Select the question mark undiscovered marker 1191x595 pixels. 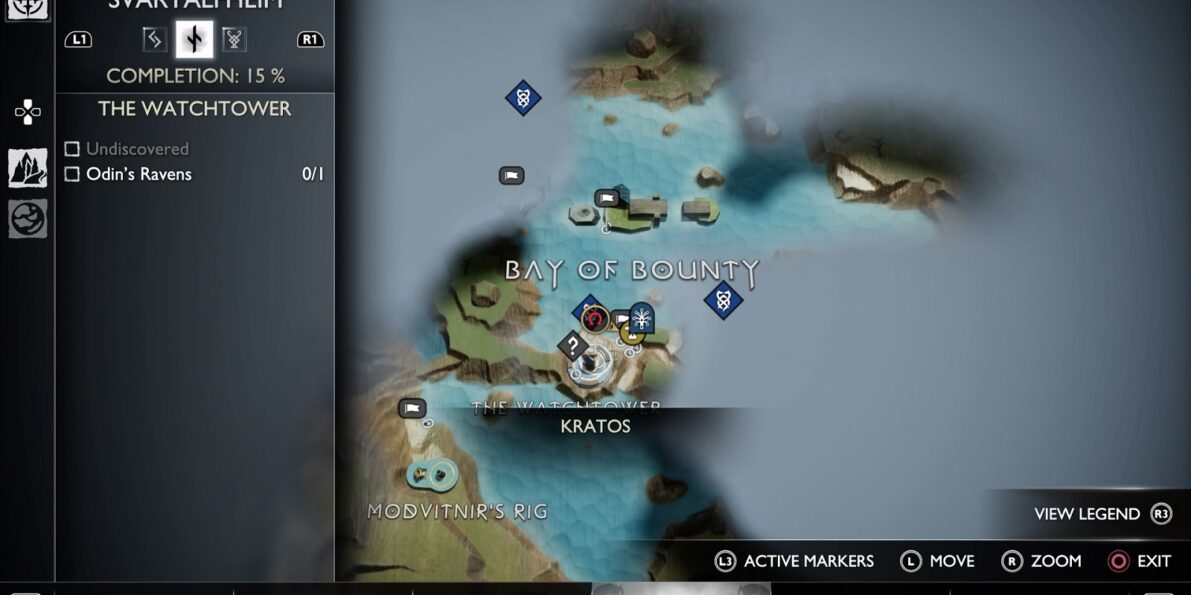[x=572, y=346]
